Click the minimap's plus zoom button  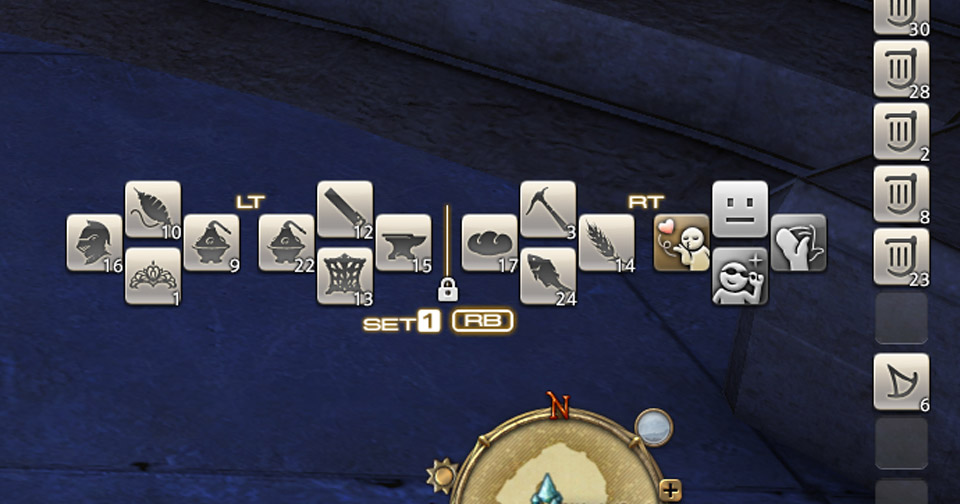tap(671, 490)
